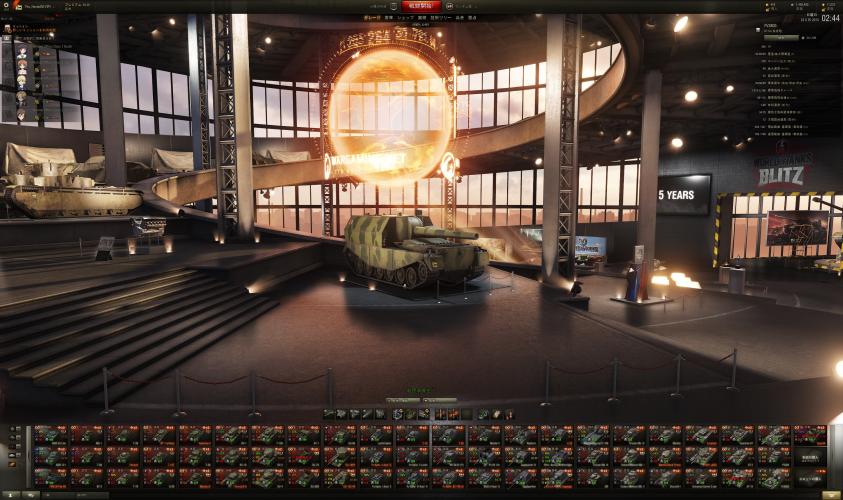
Task: Switch to the 技術ツリー (Tech Tree) tab
Action: click(x=441, y=18)
